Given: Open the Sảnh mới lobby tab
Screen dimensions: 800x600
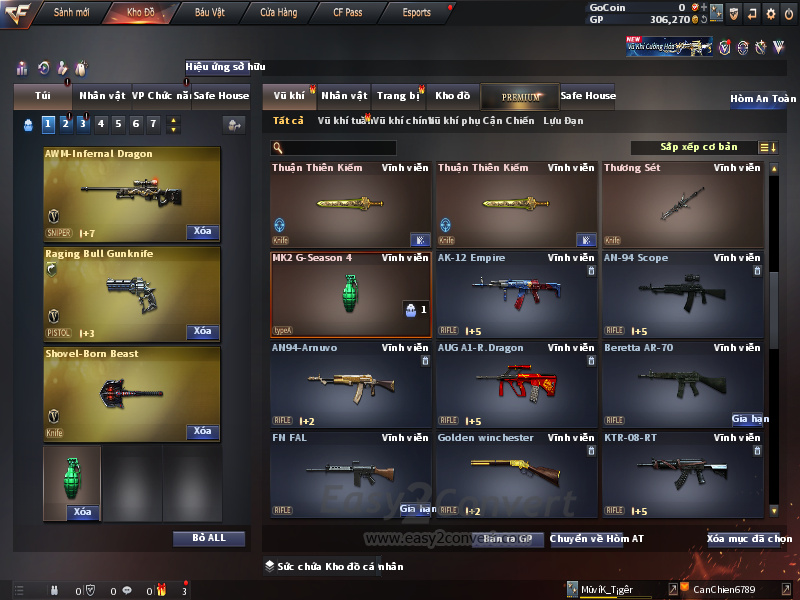Looking at the screenshot, I should 72,13.
